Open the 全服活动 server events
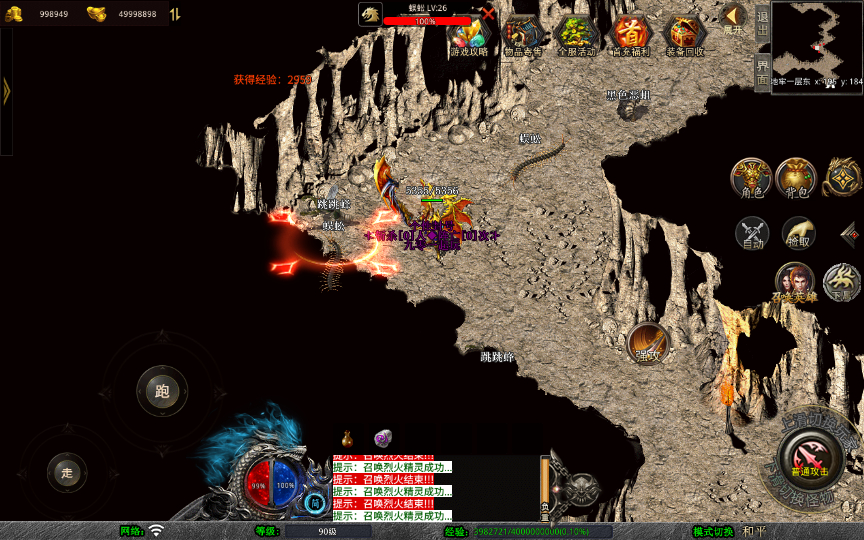Image resolution: width=864 pixels, height=540 pixels. click(576, 37)
